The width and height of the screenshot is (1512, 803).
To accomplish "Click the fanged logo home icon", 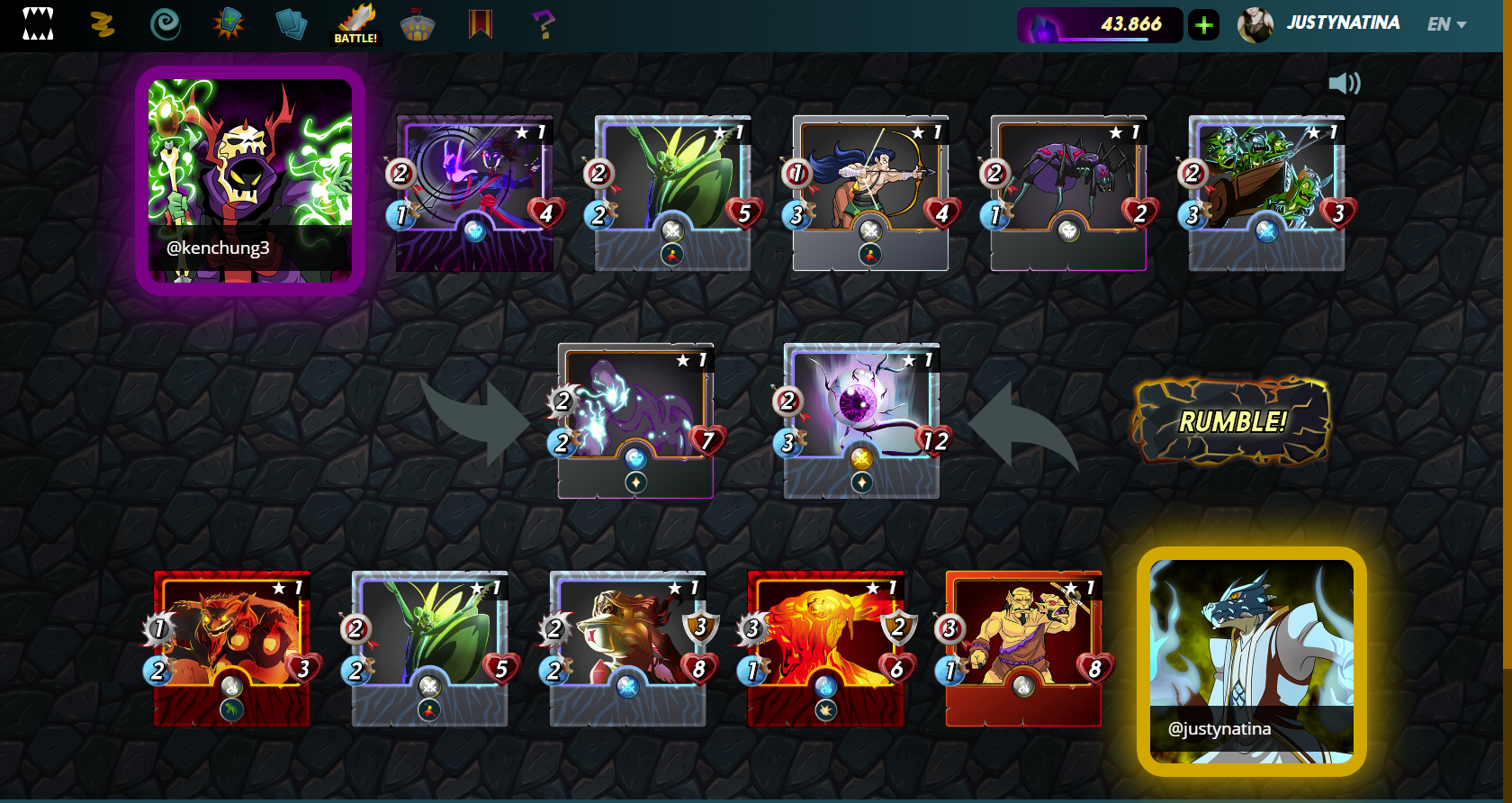I will tap(38, 24).
